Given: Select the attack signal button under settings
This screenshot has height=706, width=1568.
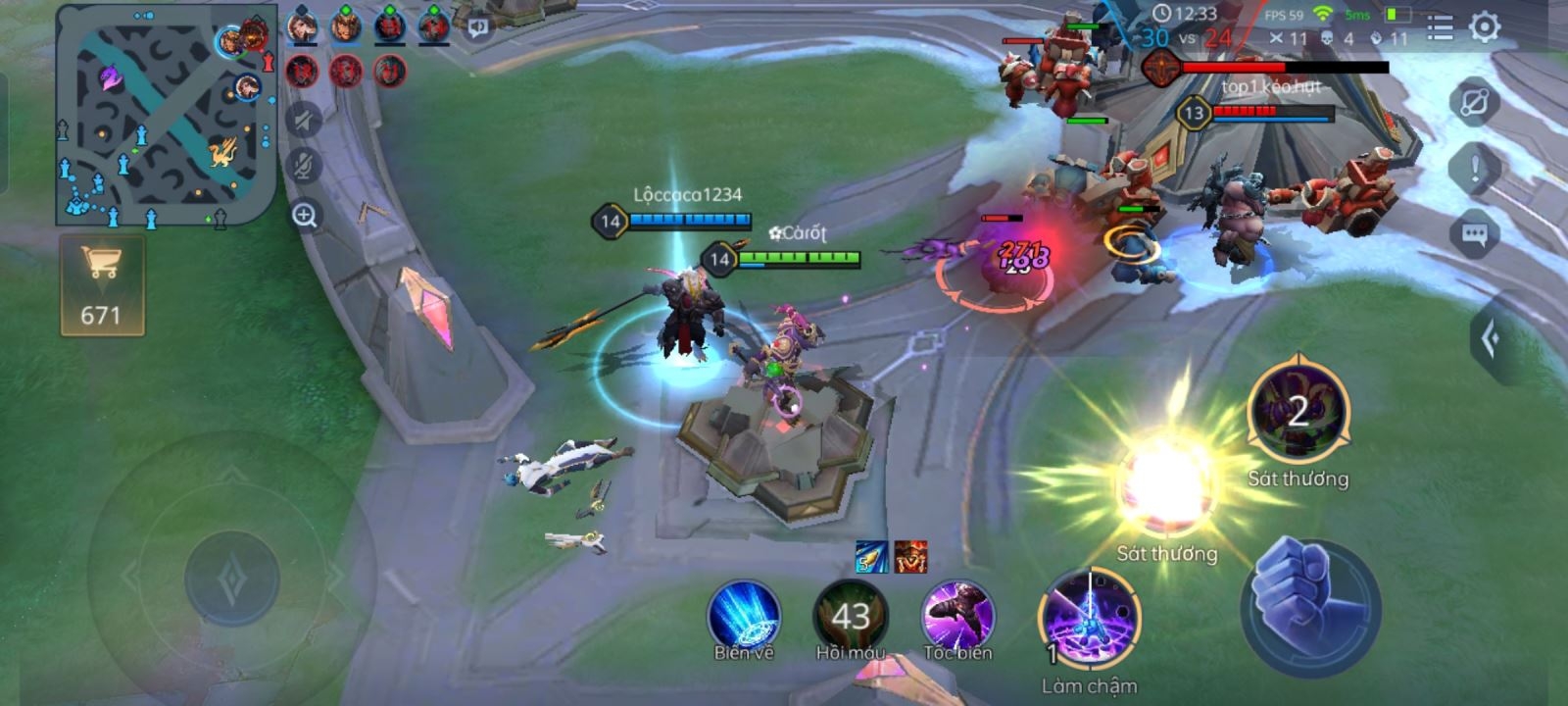Looking at the screenshot, I should click(1475, 102).
